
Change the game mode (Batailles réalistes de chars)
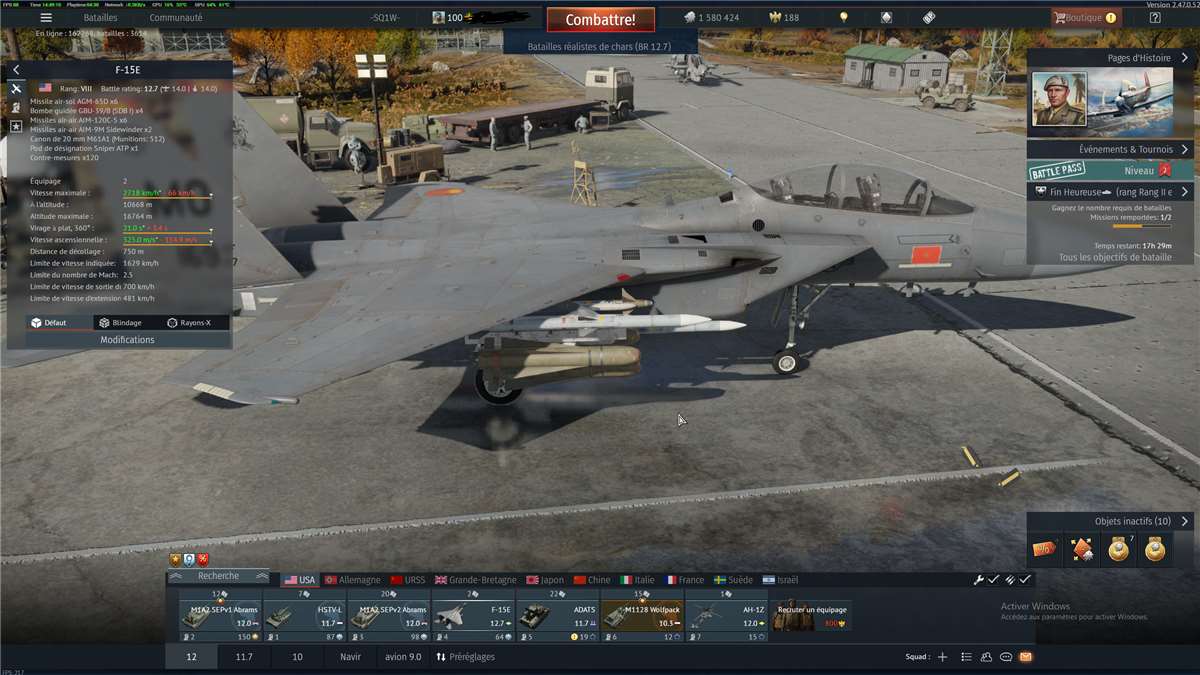point(599,47)
